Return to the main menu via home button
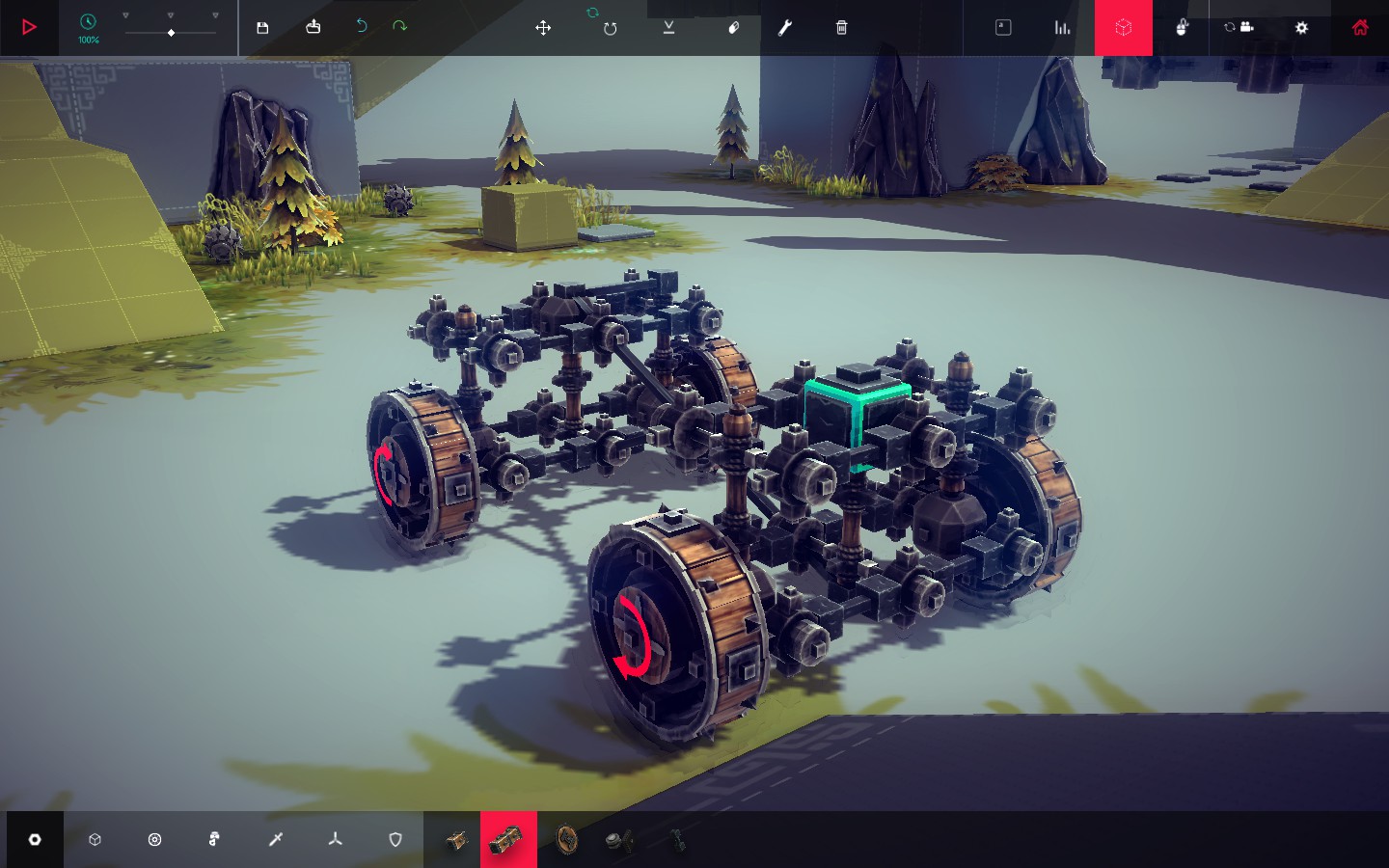This screenshot has width=1389, height=868. [x=1360, y=28]
